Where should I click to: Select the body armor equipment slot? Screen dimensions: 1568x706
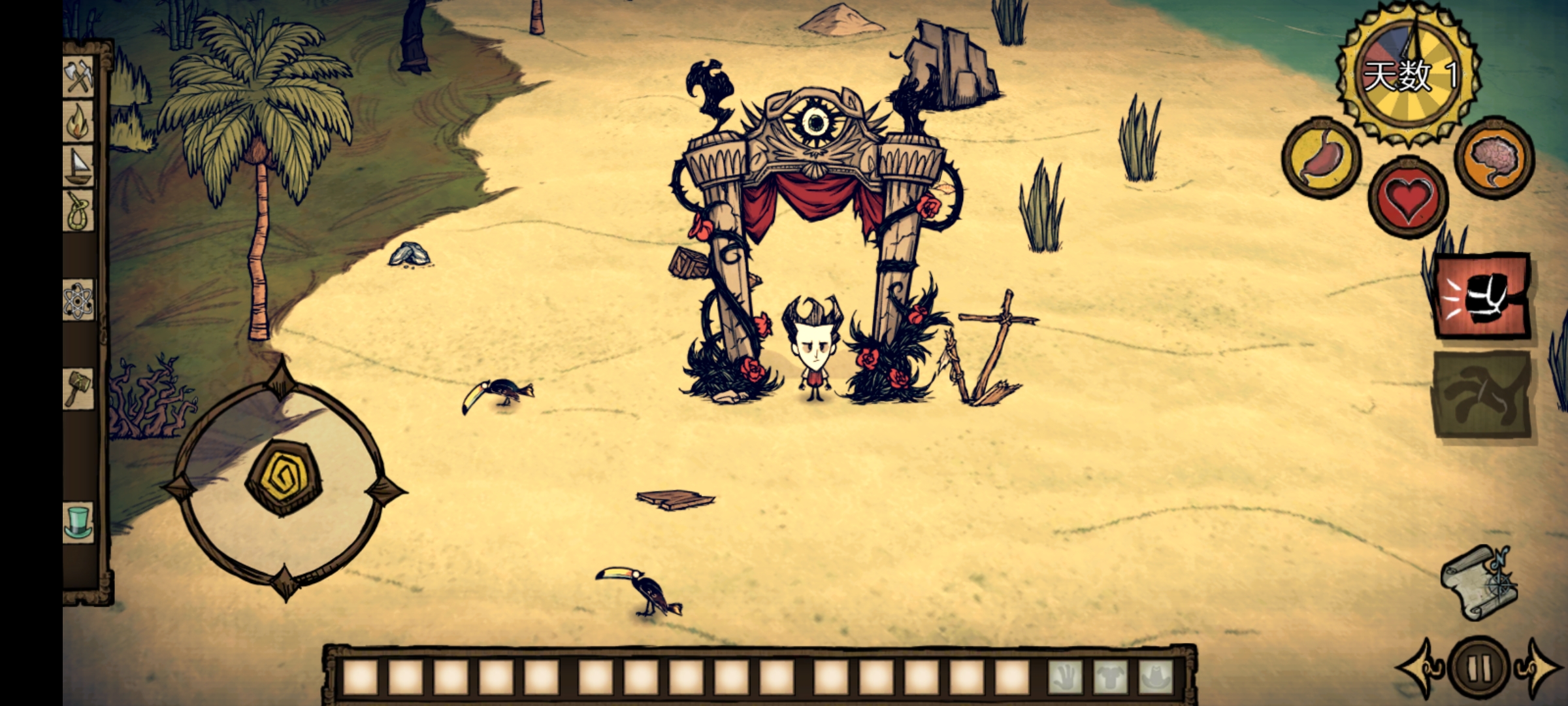click(1111, 678)
